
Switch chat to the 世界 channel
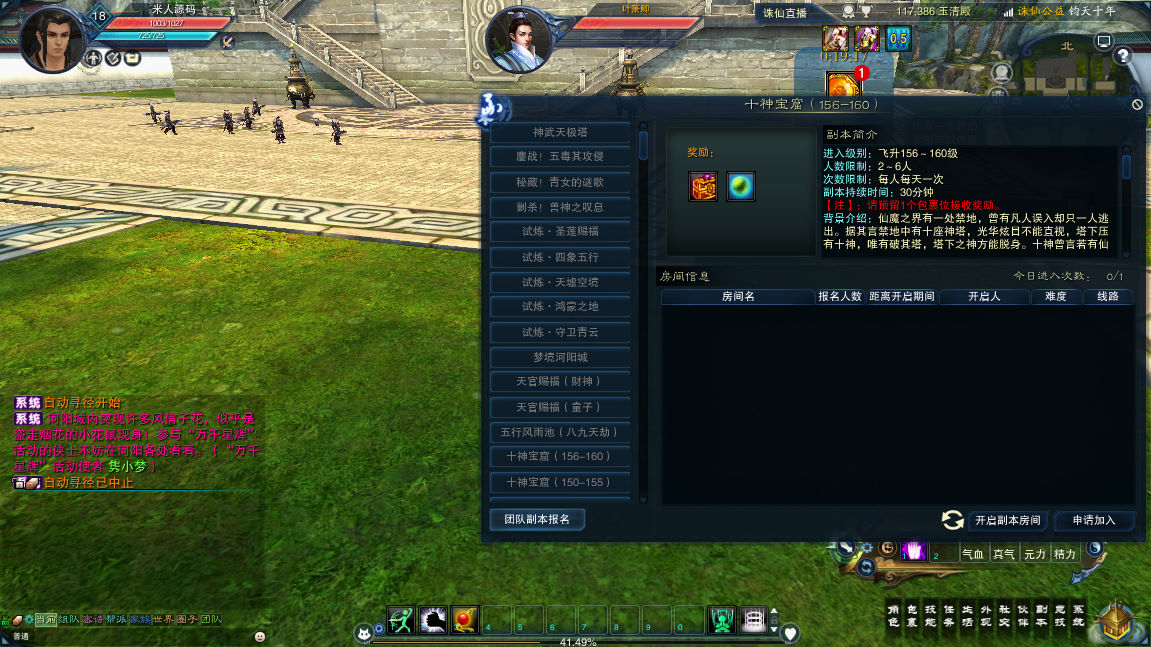163,619
